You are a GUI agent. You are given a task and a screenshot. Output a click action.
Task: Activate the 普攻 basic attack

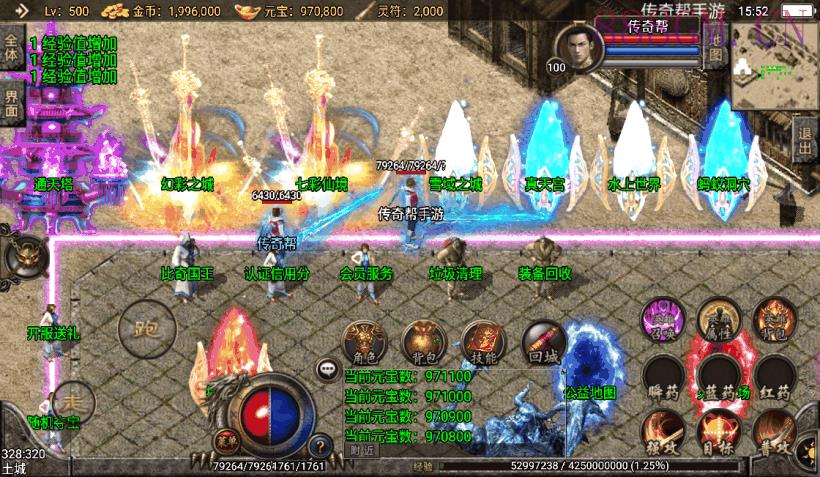pyautogui.click(x=775, y=432)
